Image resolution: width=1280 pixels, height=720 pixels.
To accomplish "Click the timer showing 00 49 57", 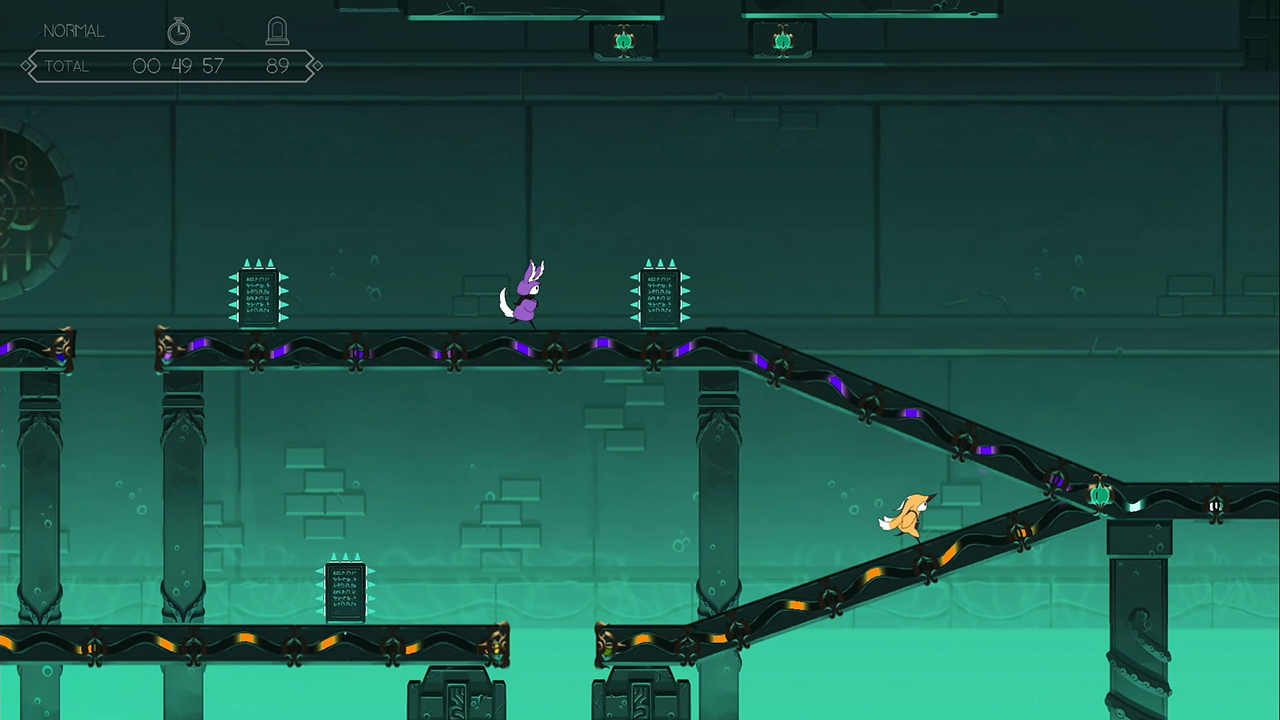I will 178,65.
